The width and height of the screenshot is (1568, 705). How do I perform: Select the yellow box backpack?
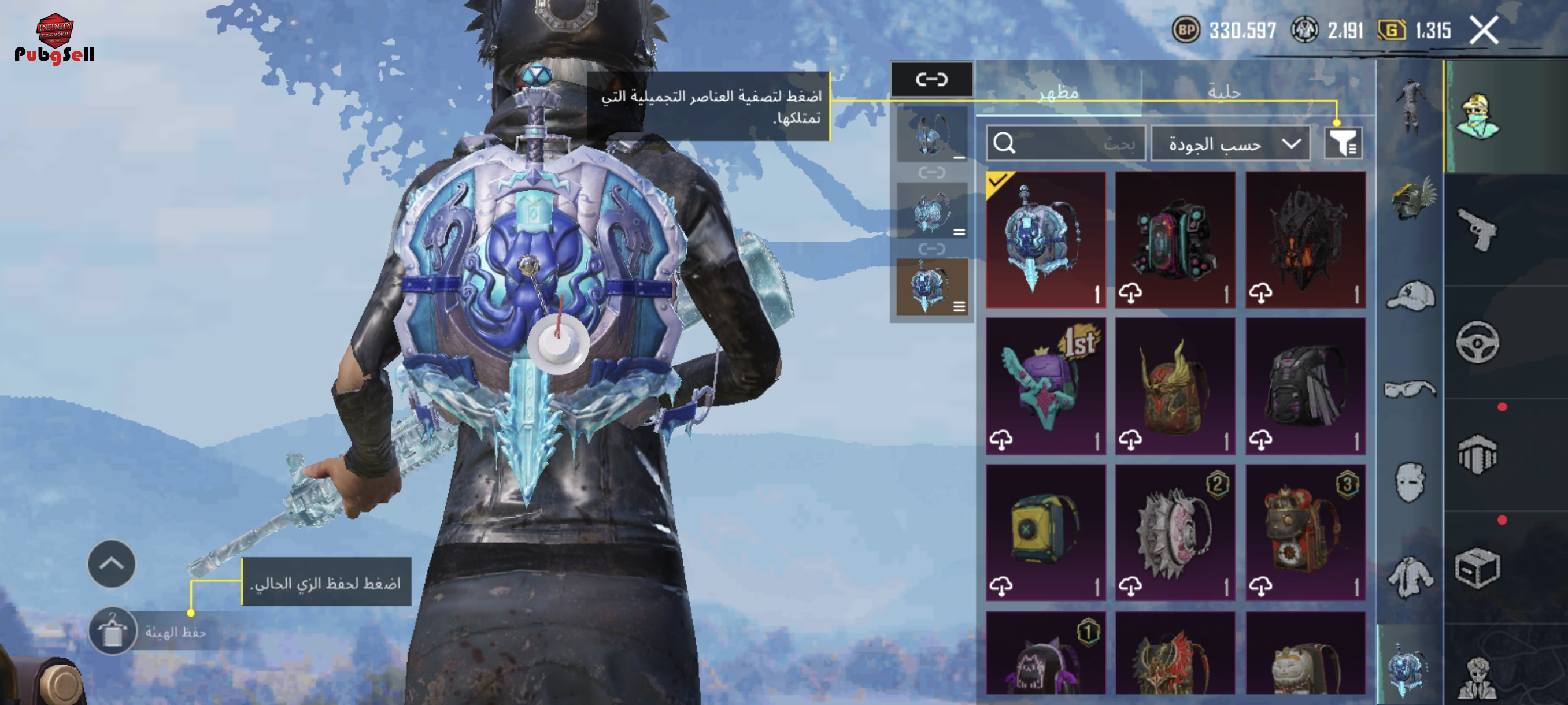click(1045, 532)
